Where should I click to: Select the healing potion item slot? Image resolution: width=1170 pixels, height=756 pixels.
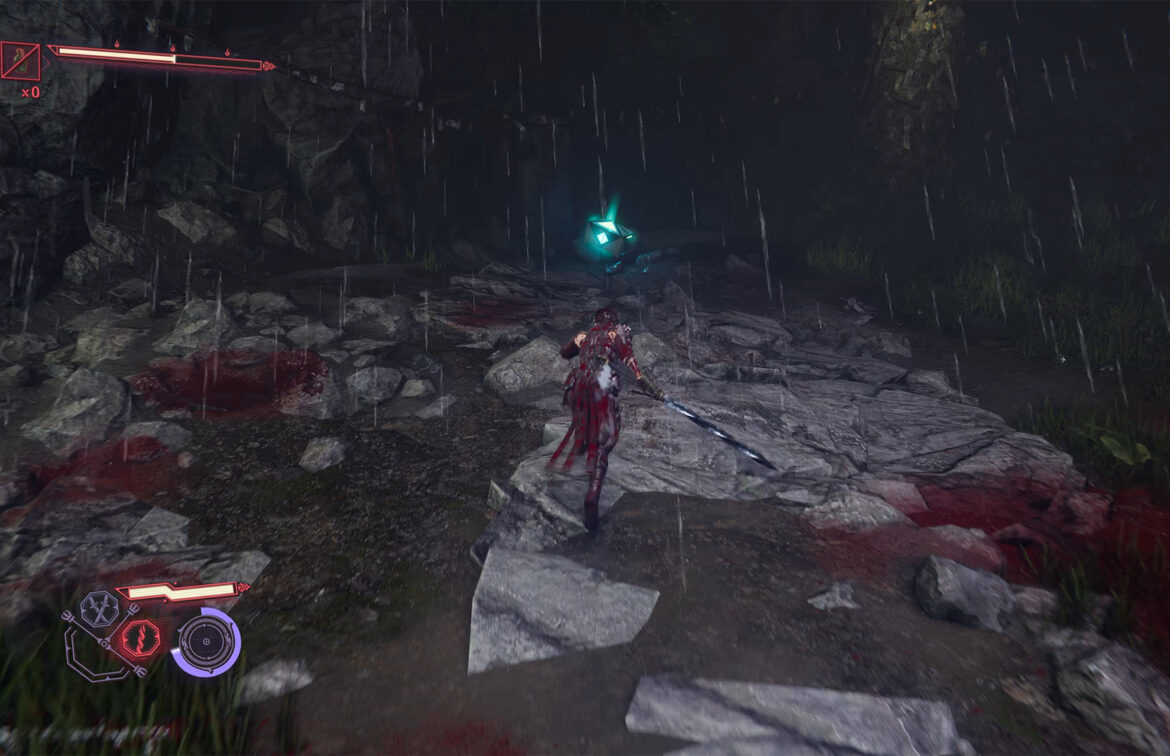click(x=21, y=61)
